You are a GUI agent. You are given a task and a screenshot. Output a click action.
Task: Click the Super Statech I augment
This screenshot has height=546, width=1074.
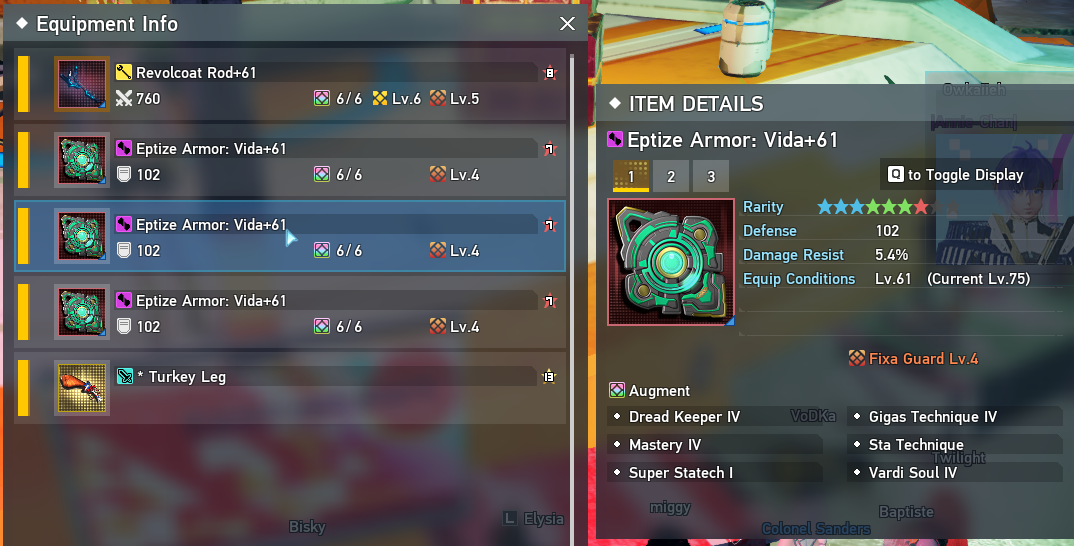pyautogui.click(x=680, y=473)
